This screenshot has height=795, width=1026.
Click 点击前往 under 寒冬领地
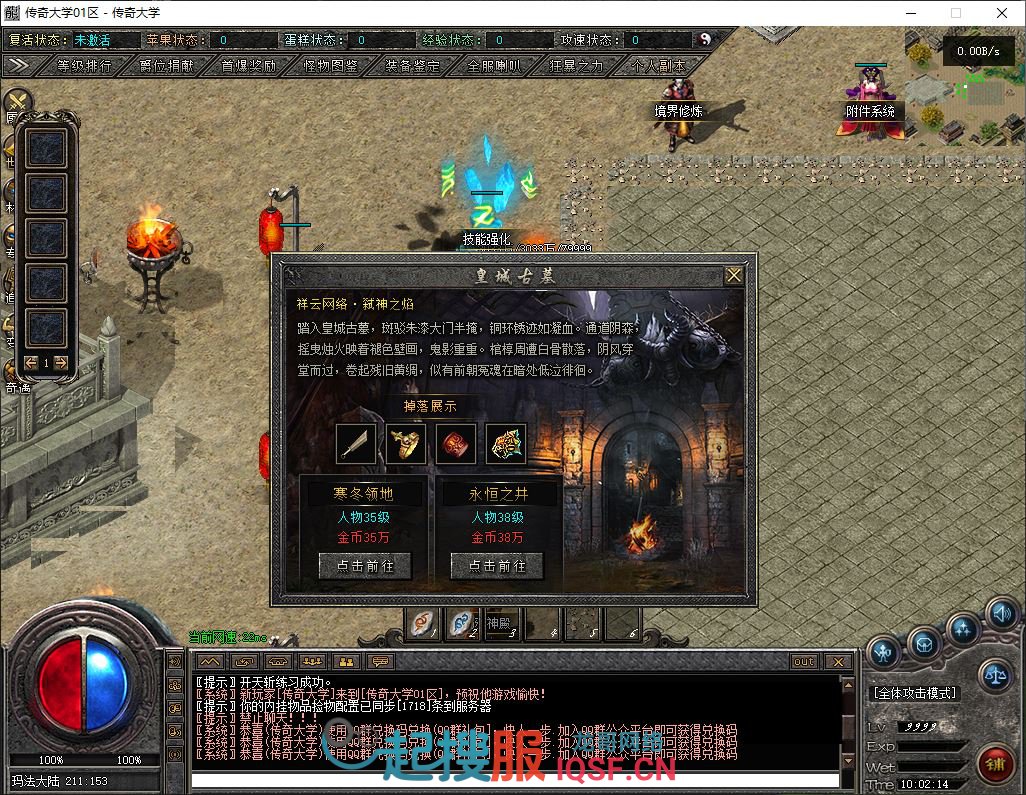pyautogui.click(x=364, y=566)
